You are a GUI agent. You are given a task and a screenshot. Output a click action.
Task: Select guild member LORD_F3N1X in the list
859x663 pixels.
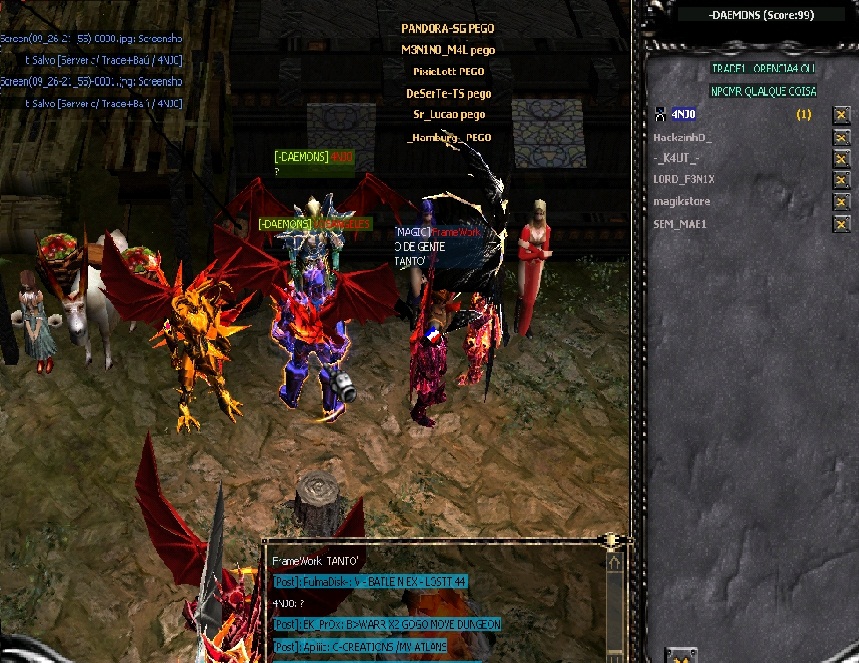(683, 180)
